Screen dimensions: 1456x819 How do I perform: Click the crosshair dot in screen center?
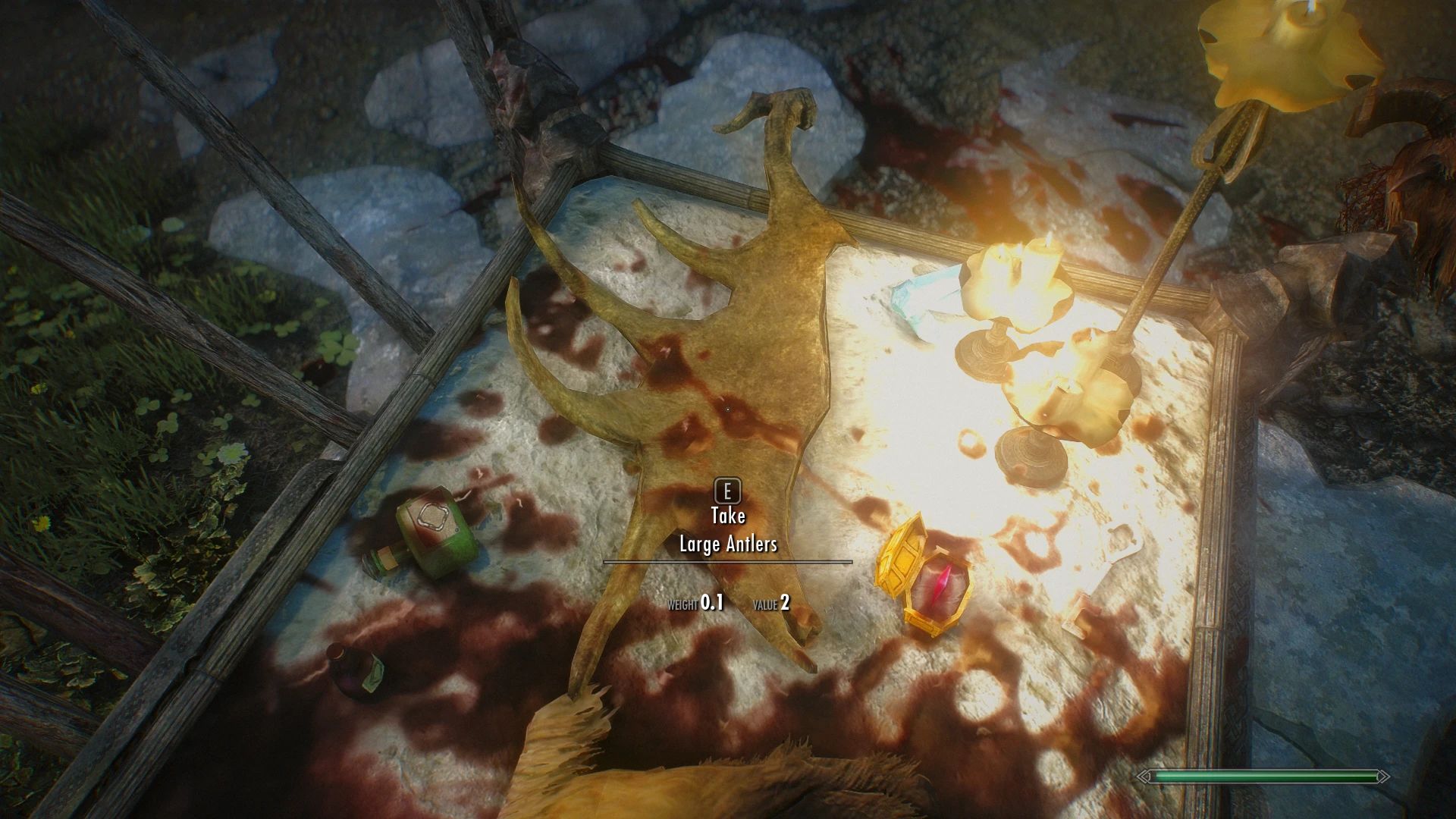tap(728, 409)
